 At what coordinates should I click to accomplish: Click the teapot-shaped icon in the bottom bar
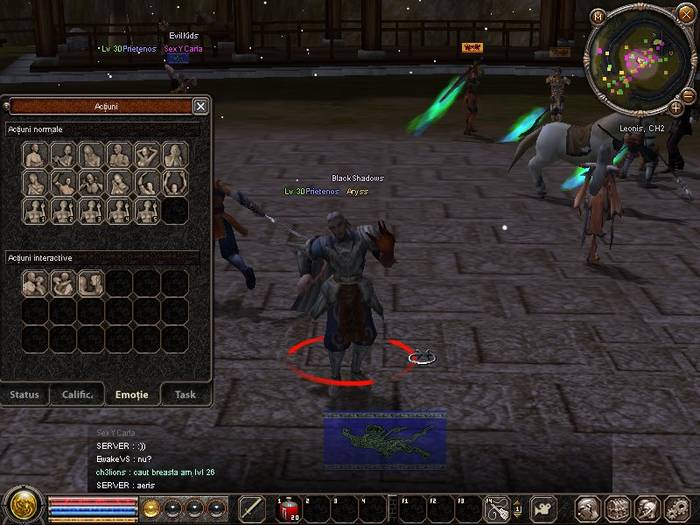coord(544,509)
